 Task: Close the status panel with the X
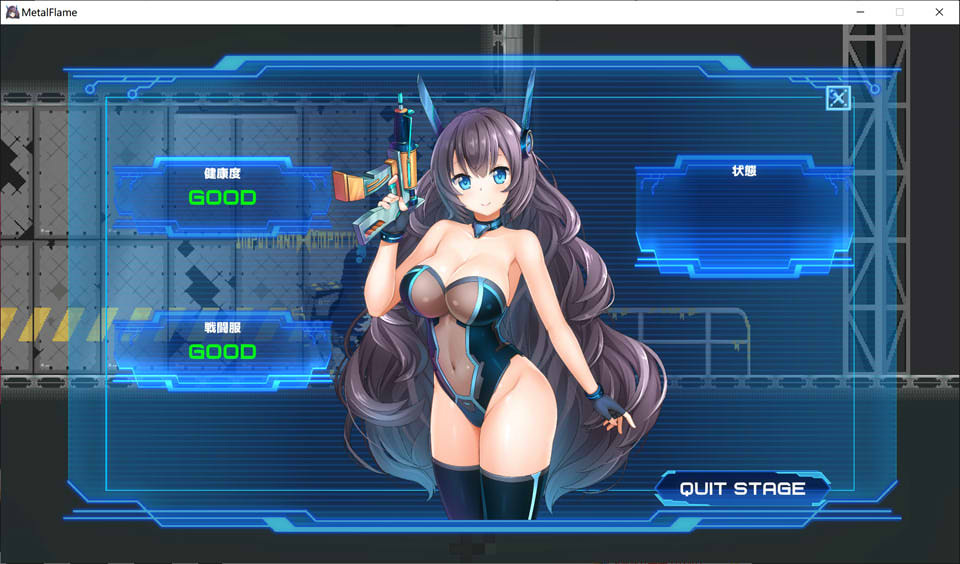click(838, 98)
